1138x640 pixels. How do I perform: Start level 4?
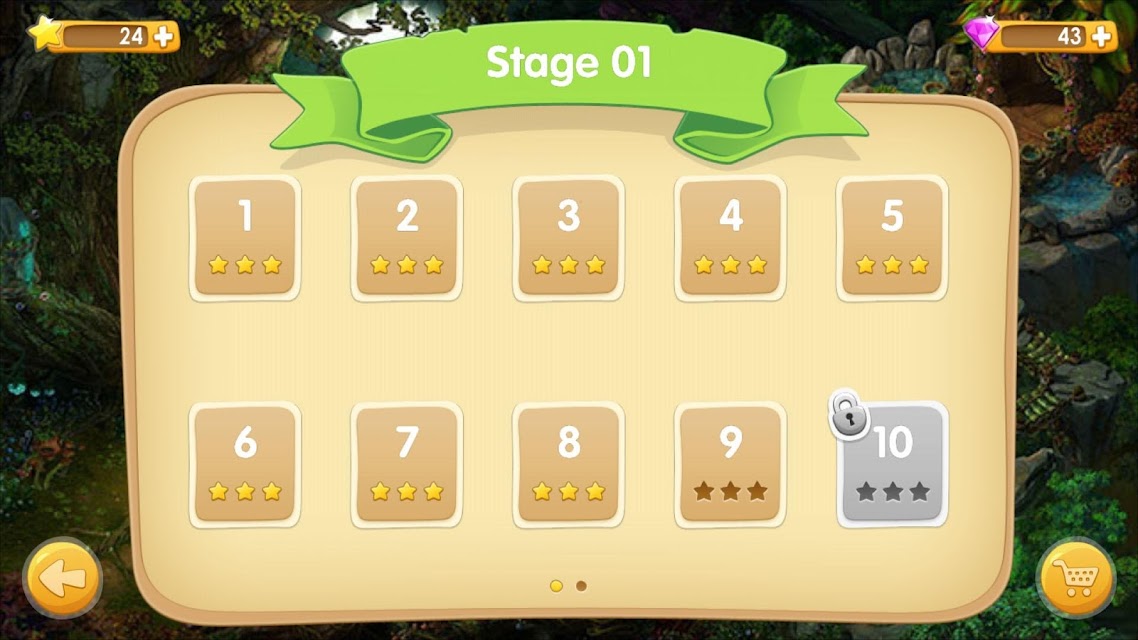[731, 238]
